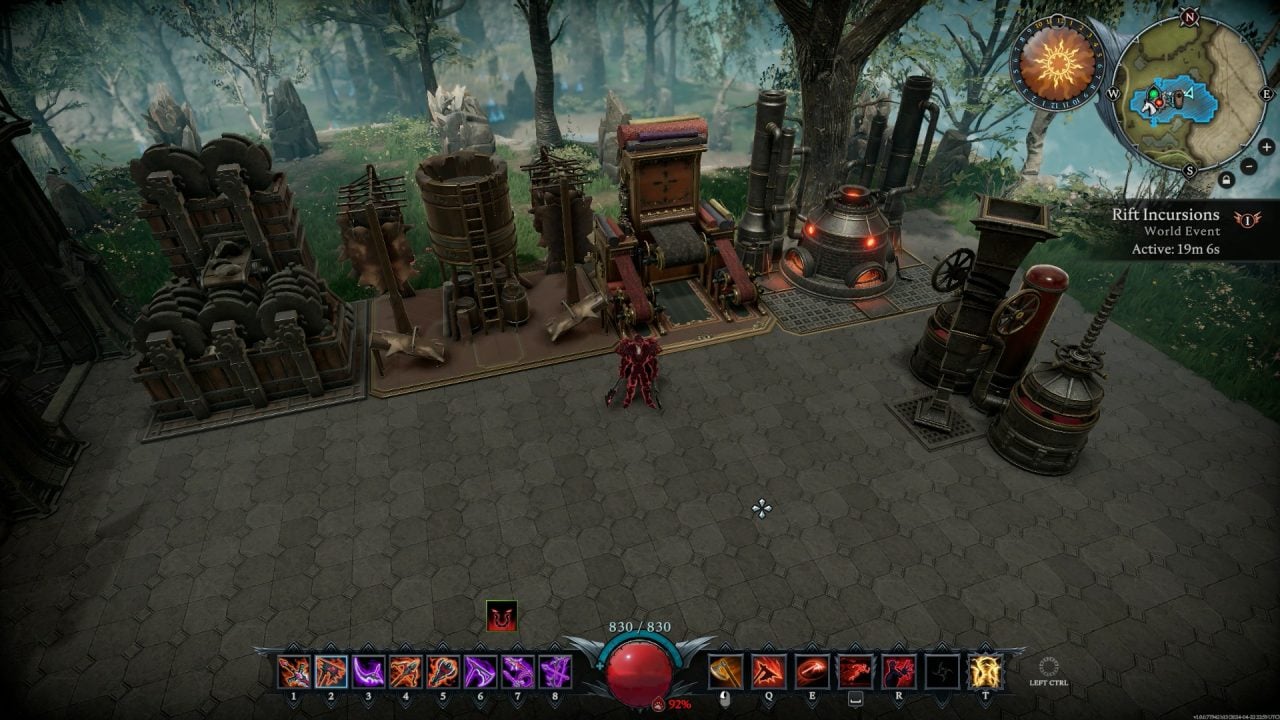
Task: Zoom out the minimap with minus button
Action: (x=1250, y=166)
